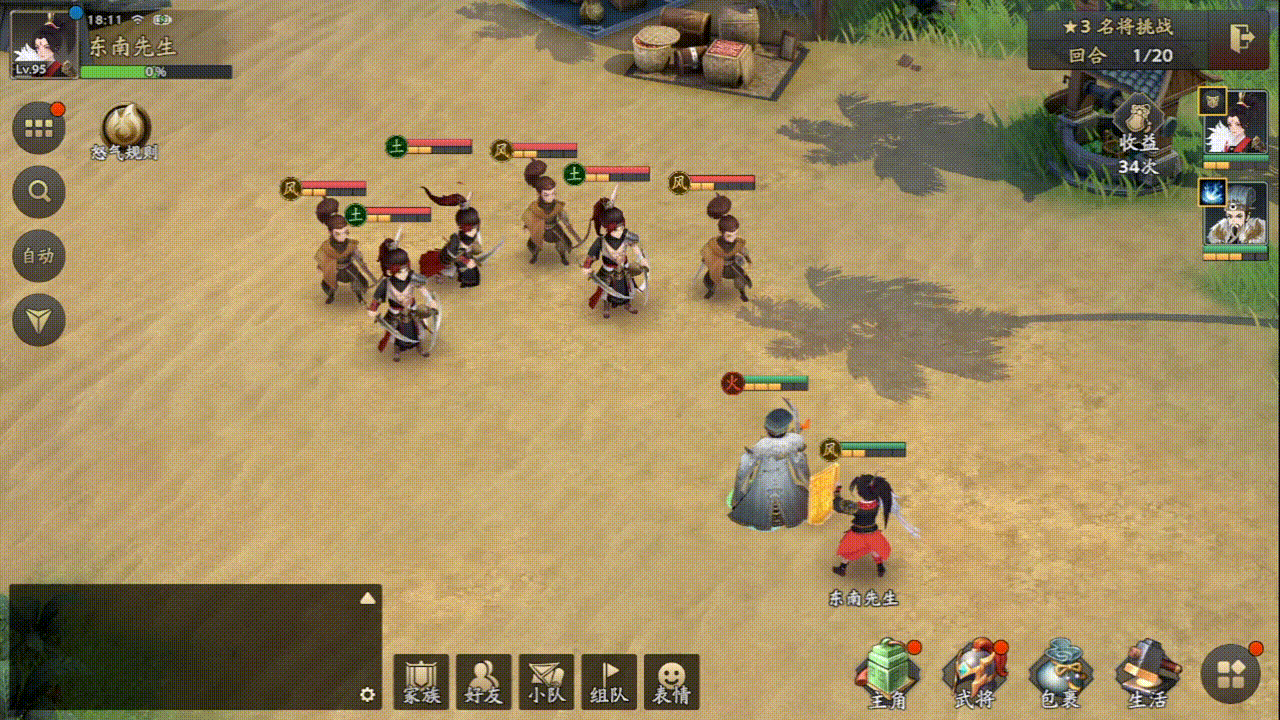Open chat settings gear
The width and height of the screenshot is (1280, 720).
pyautogui.click(x=367, y=694)
